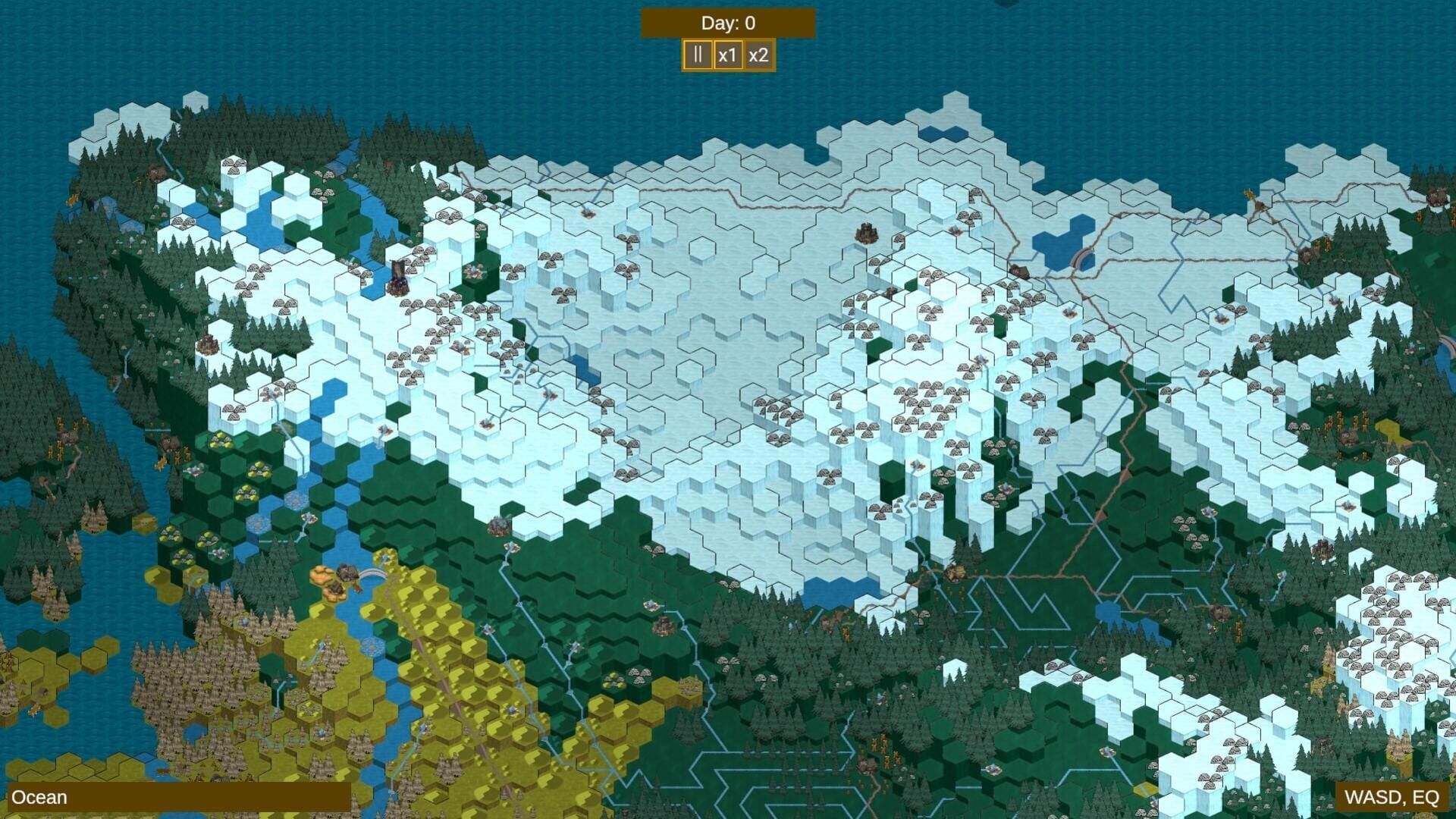Enable x1 game speed
Viewport: 1456px width, 819px height.
(727, 55)
